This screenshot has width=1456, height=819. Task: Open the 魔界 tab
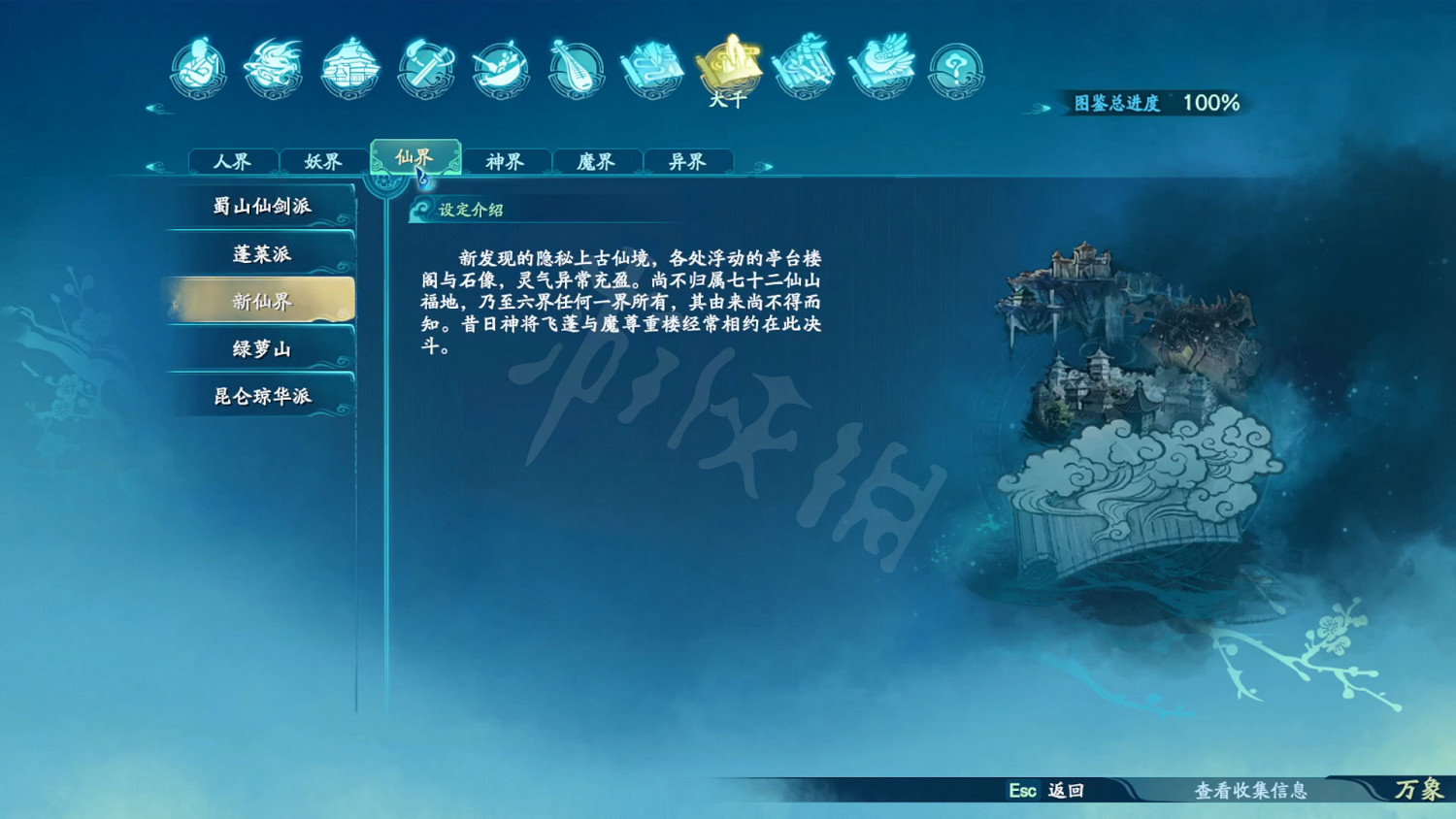(x=596, y=162)
